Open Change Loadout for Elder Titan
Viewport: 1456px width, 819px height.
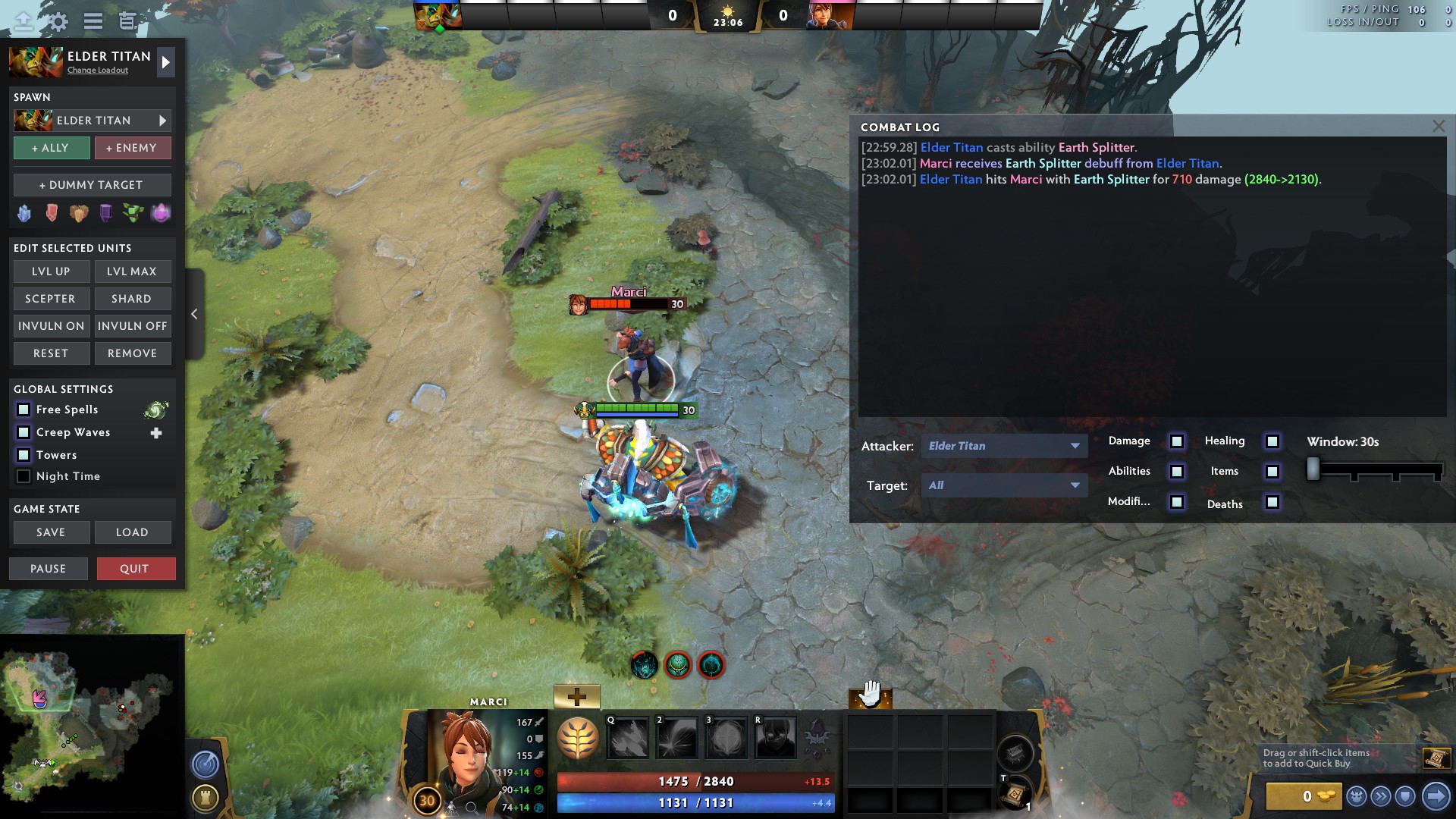pos(99,71)
